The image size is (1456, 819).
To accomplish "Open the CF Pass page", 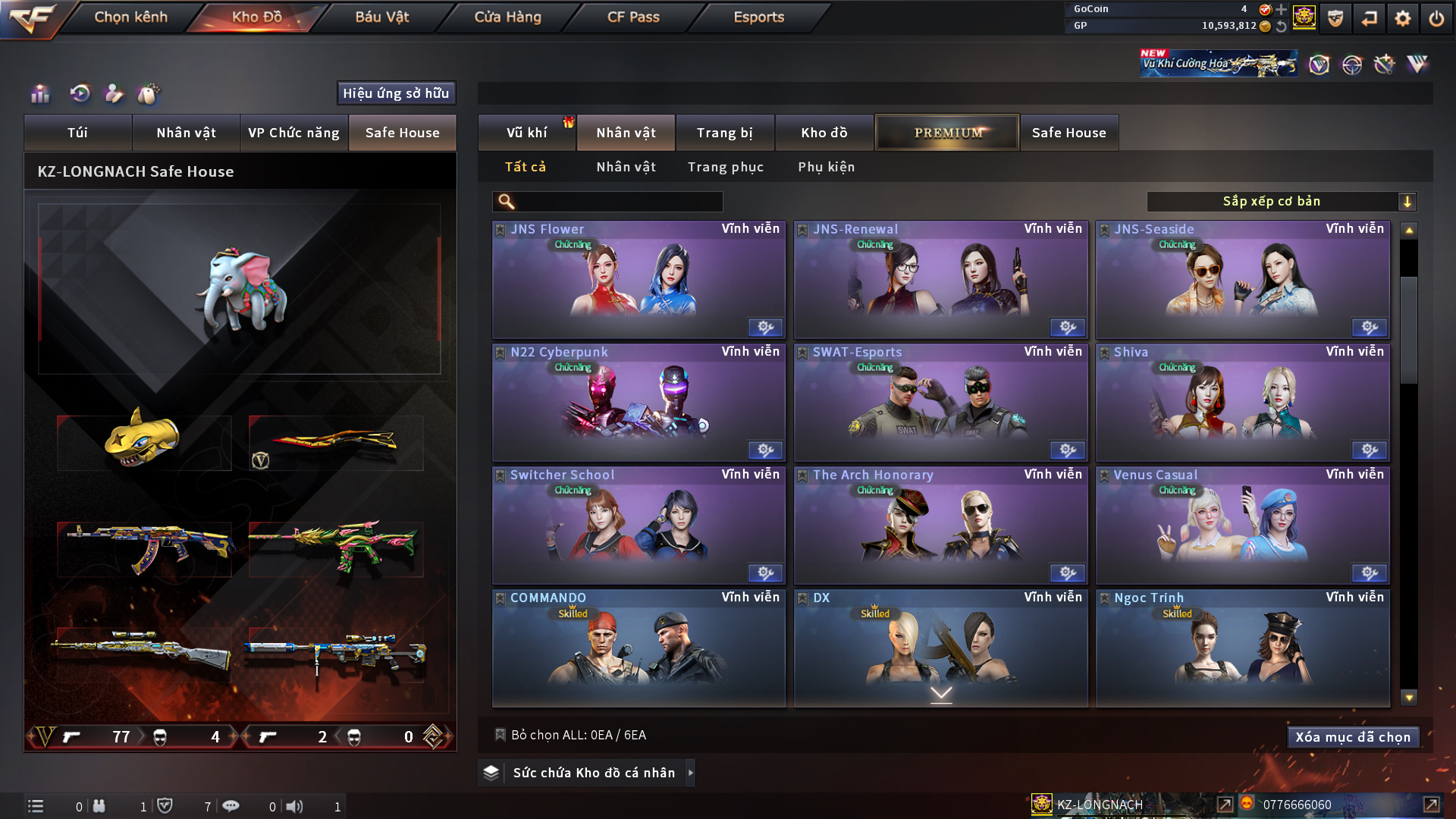I will pos(633,17).
